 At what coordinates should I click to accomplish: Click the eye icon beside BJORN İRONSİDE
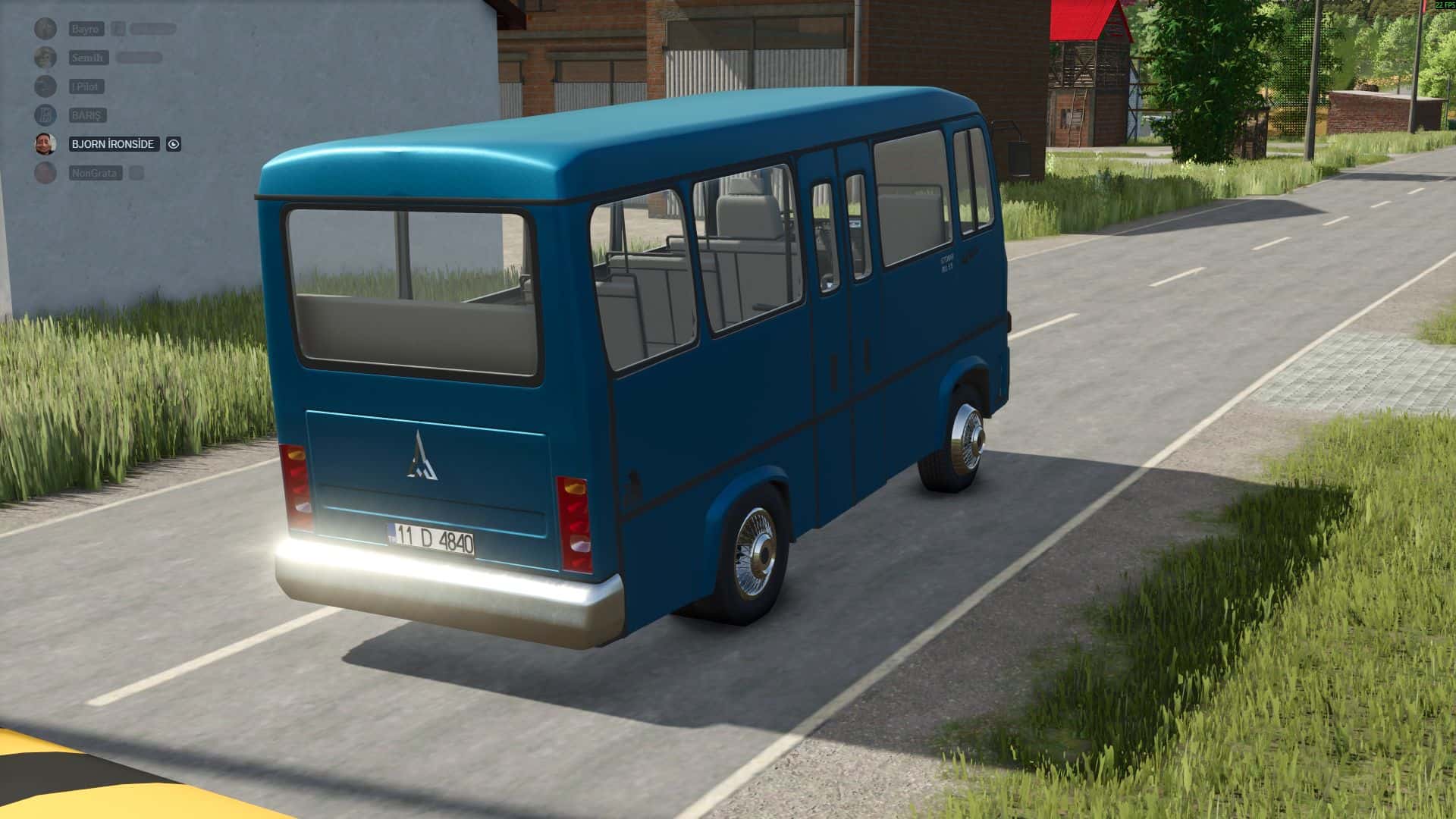(174, 144)
